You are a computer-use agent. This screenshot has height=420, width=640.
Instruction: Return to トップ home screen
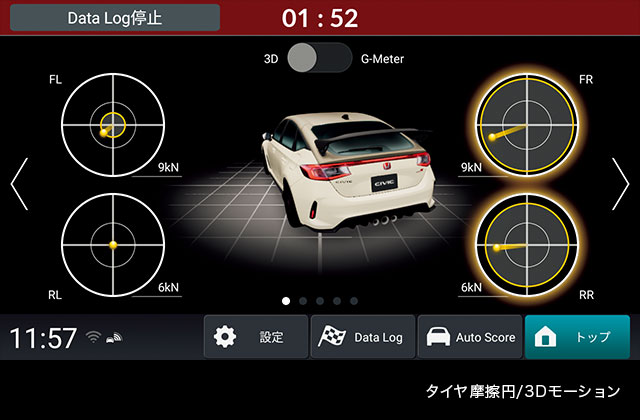pyautogui.click(x=577, y=337)
